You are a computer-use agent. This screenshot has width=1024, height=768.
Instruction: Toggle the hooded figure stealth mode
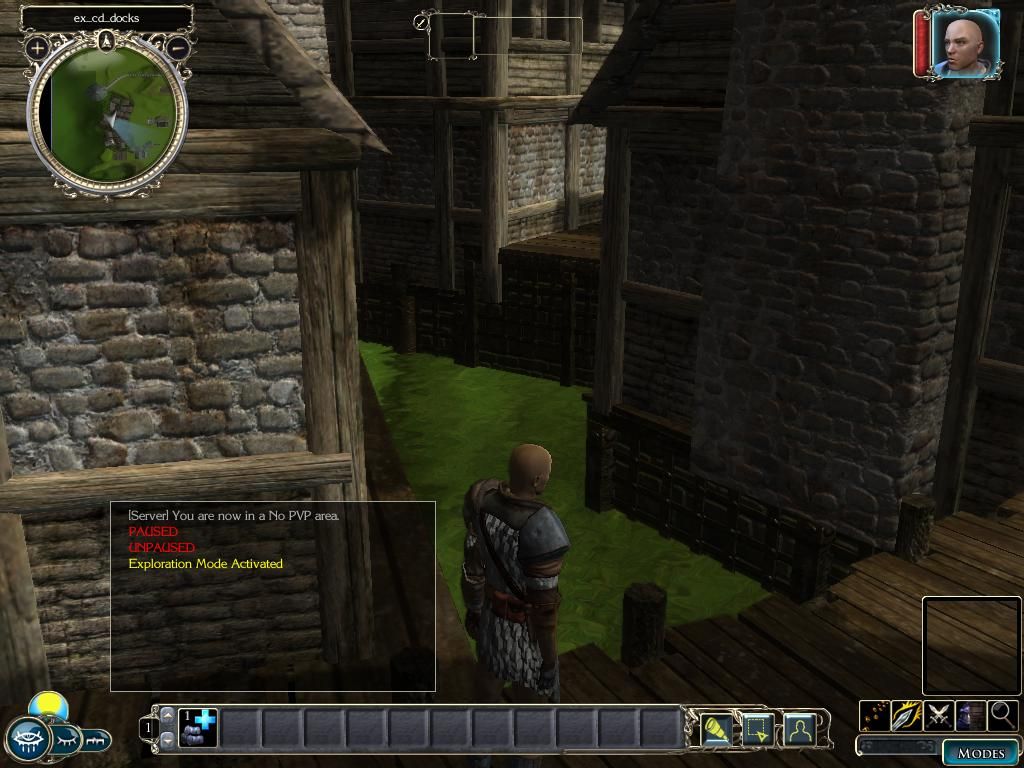pyautogui.click(x=970, y=715)
